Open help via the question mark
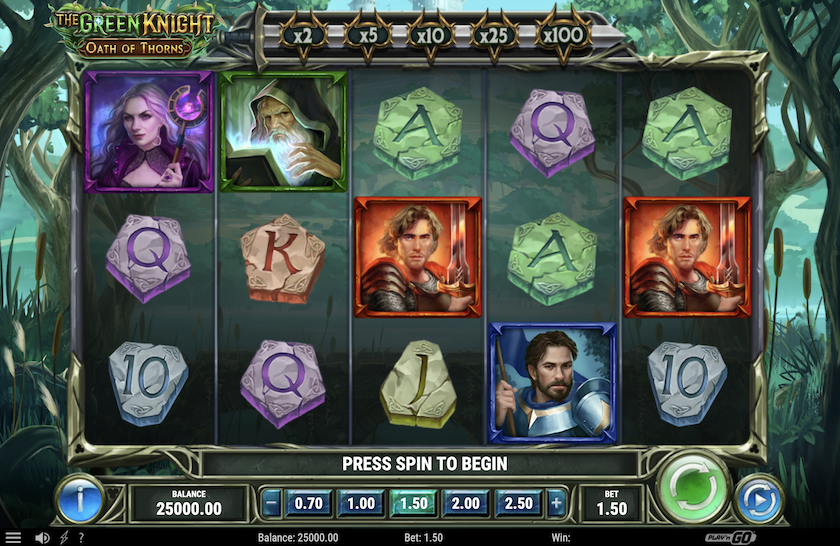The width and height of the screenshot is (840, 546). click(x=80, y=538)
